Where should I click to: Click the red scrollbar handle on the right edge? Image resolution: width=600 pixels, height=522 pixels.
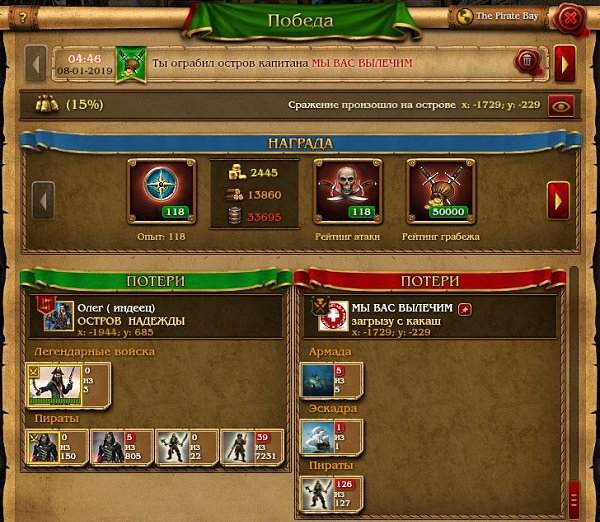573,495
